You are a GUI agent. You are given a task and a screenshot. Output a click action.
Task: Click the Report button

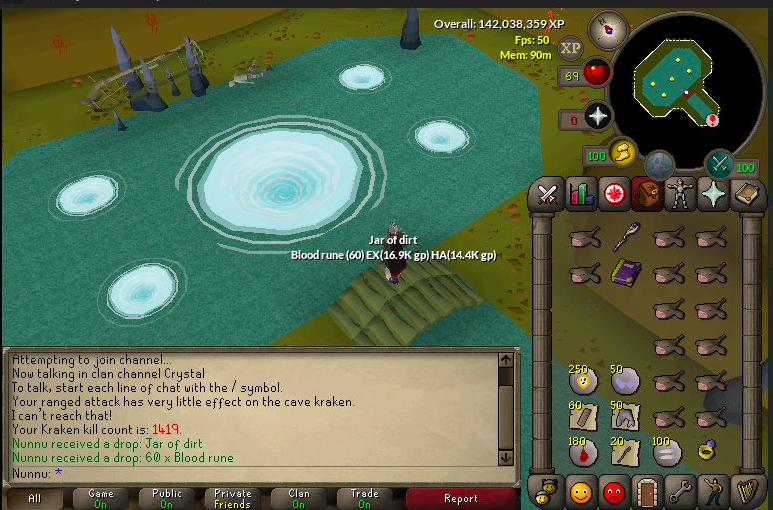click(460, 498)
